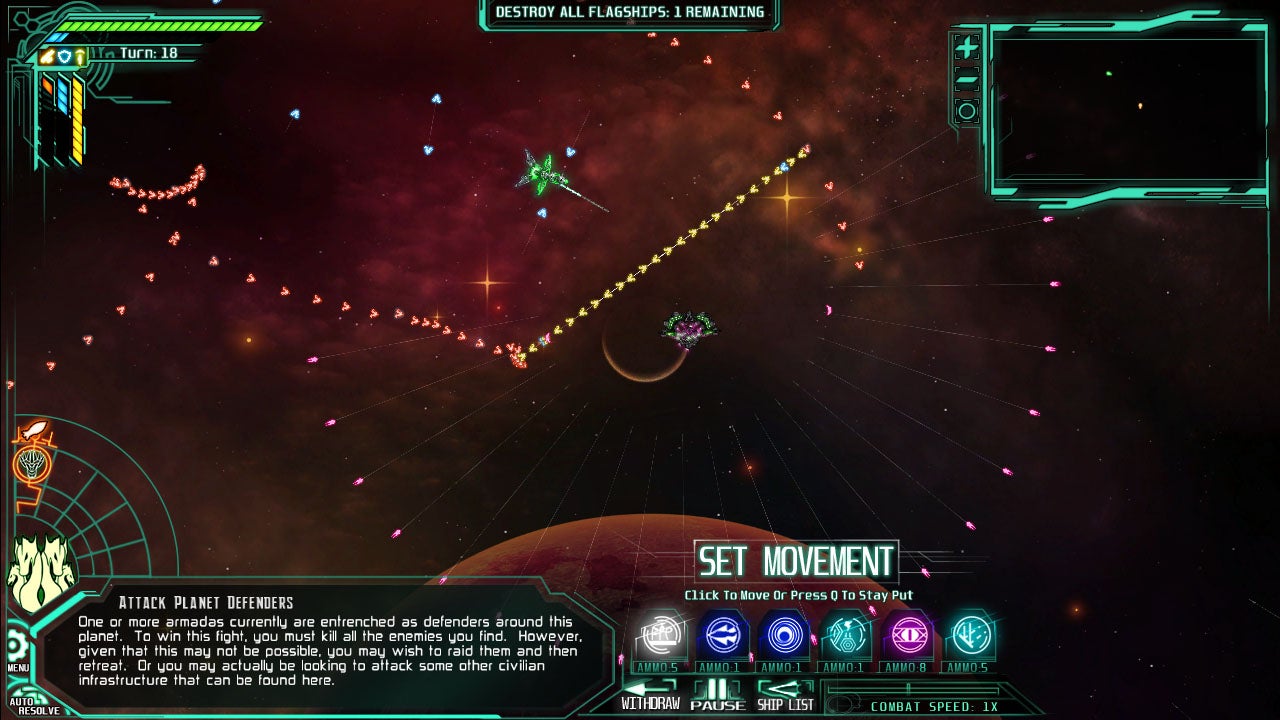Select the white ability icon with 5 ammo
The image size is (1280, 720).
click(661, 636)
